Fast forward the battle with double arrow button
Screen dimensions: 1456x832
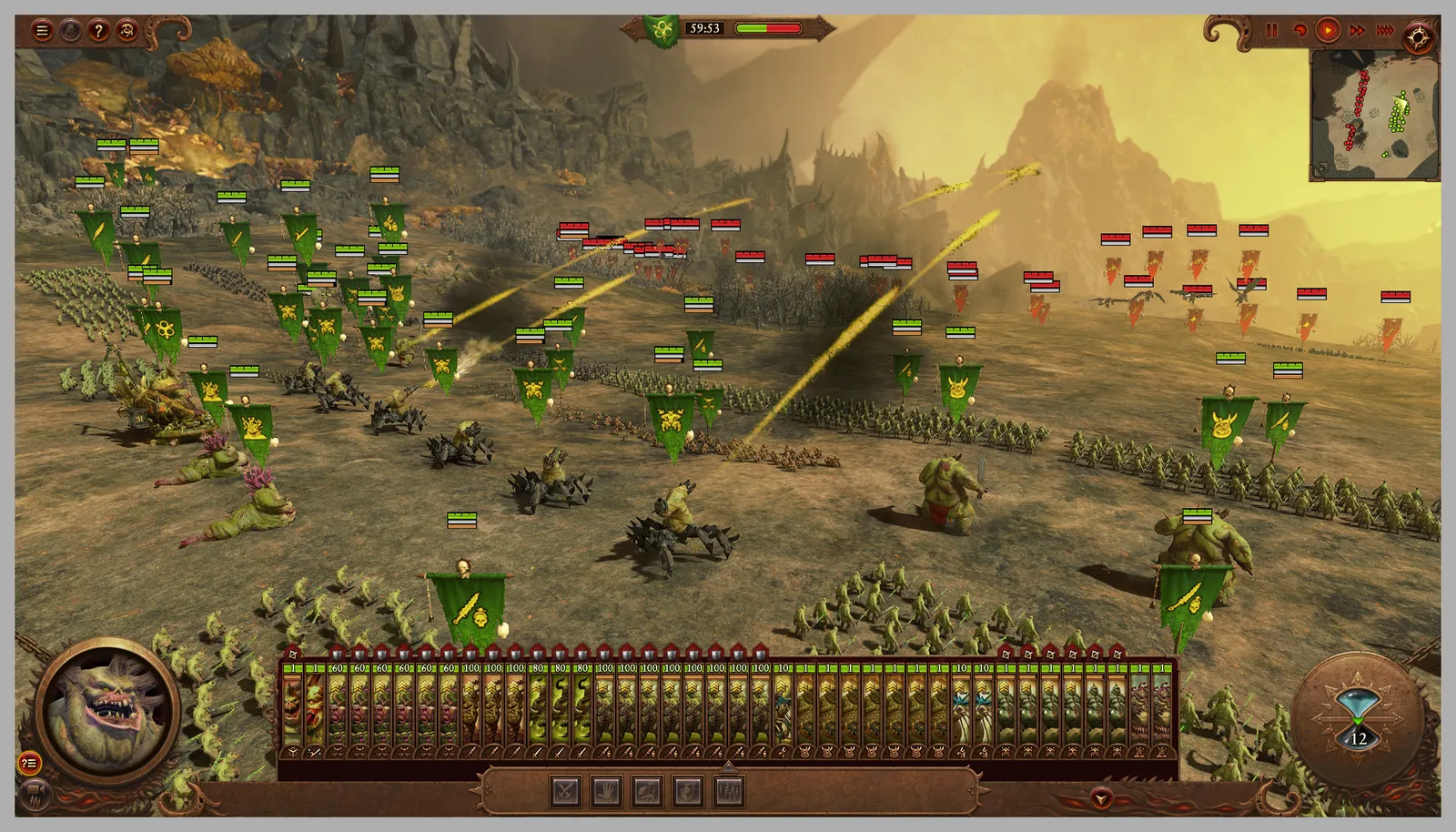[x=1356, y=29]
